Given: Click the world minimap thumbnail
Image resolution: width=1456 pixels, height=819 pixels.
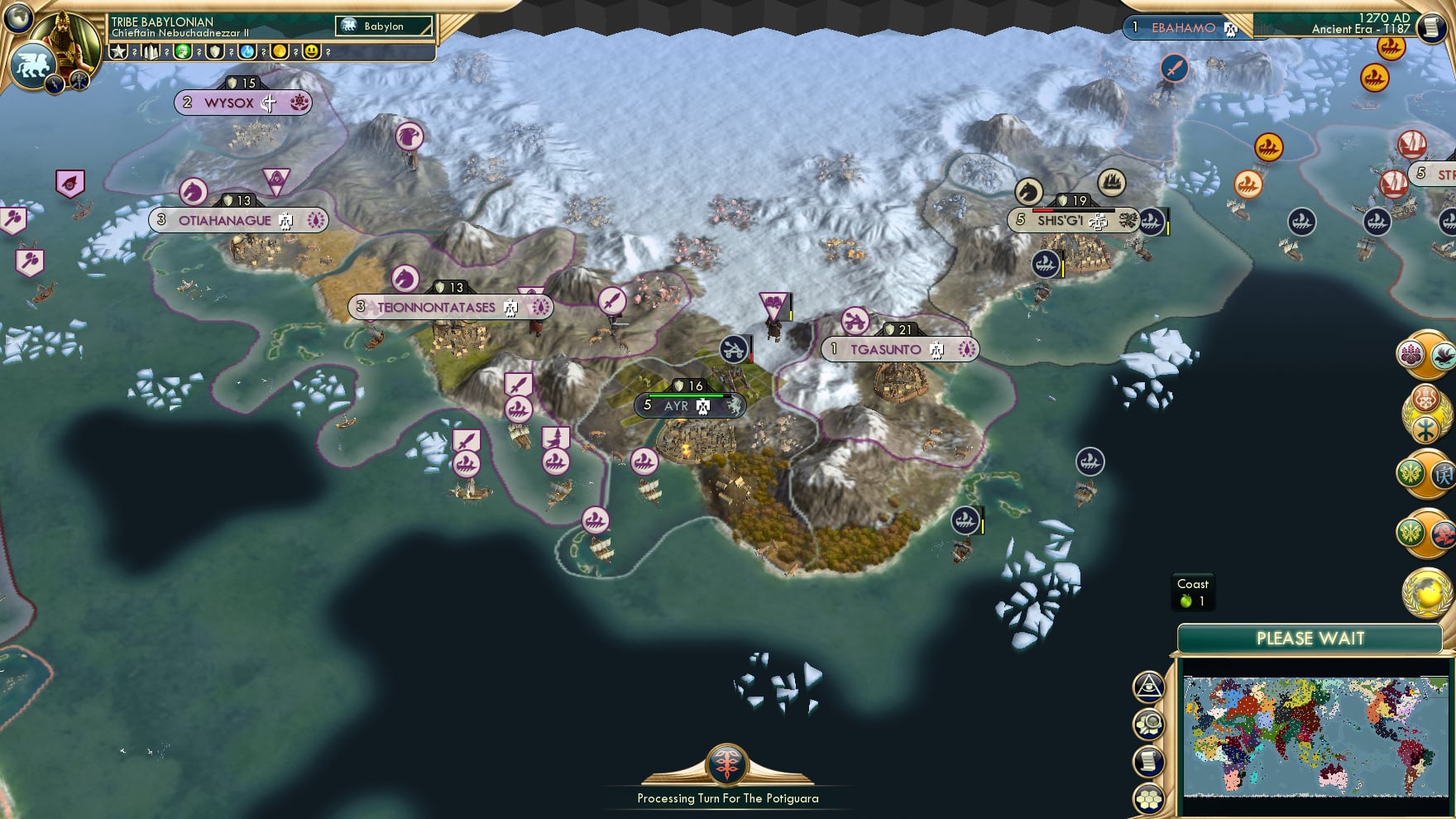Looking at the screenshot, I should [x=1315, y=736].
